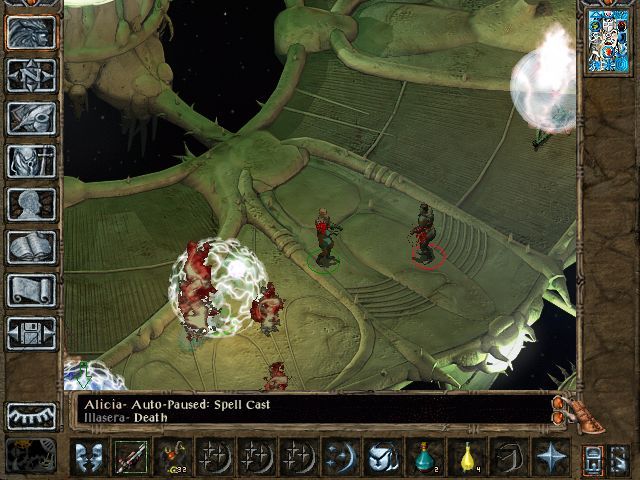This screenshot has width=640, height=480.
Task: Open the mage spellbook
Action: [31, 248]
